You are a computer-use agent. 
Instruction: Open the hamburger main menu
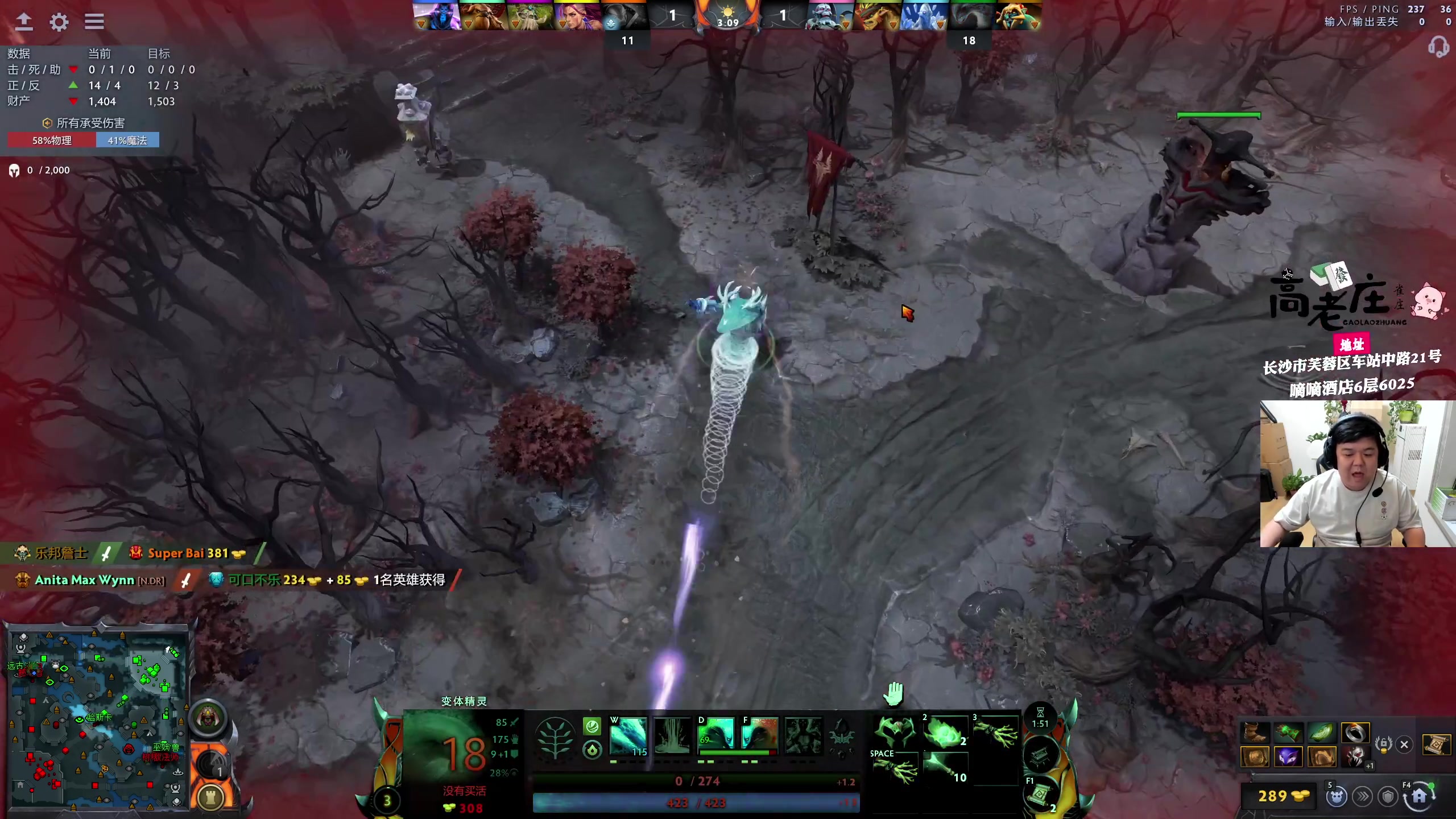(94, 22)
